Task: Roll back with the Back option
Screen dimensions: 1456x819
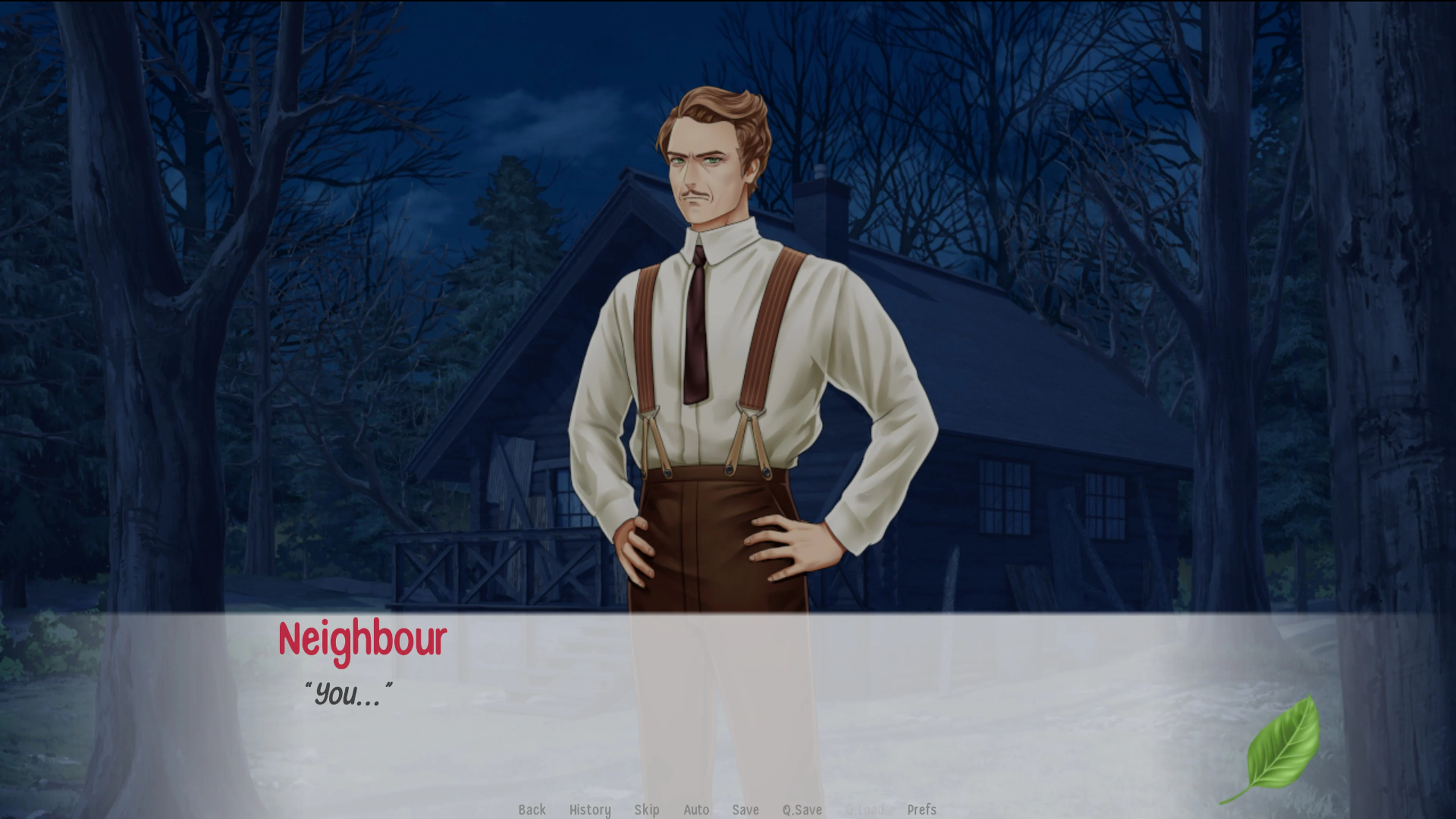Action: [532, 810]
